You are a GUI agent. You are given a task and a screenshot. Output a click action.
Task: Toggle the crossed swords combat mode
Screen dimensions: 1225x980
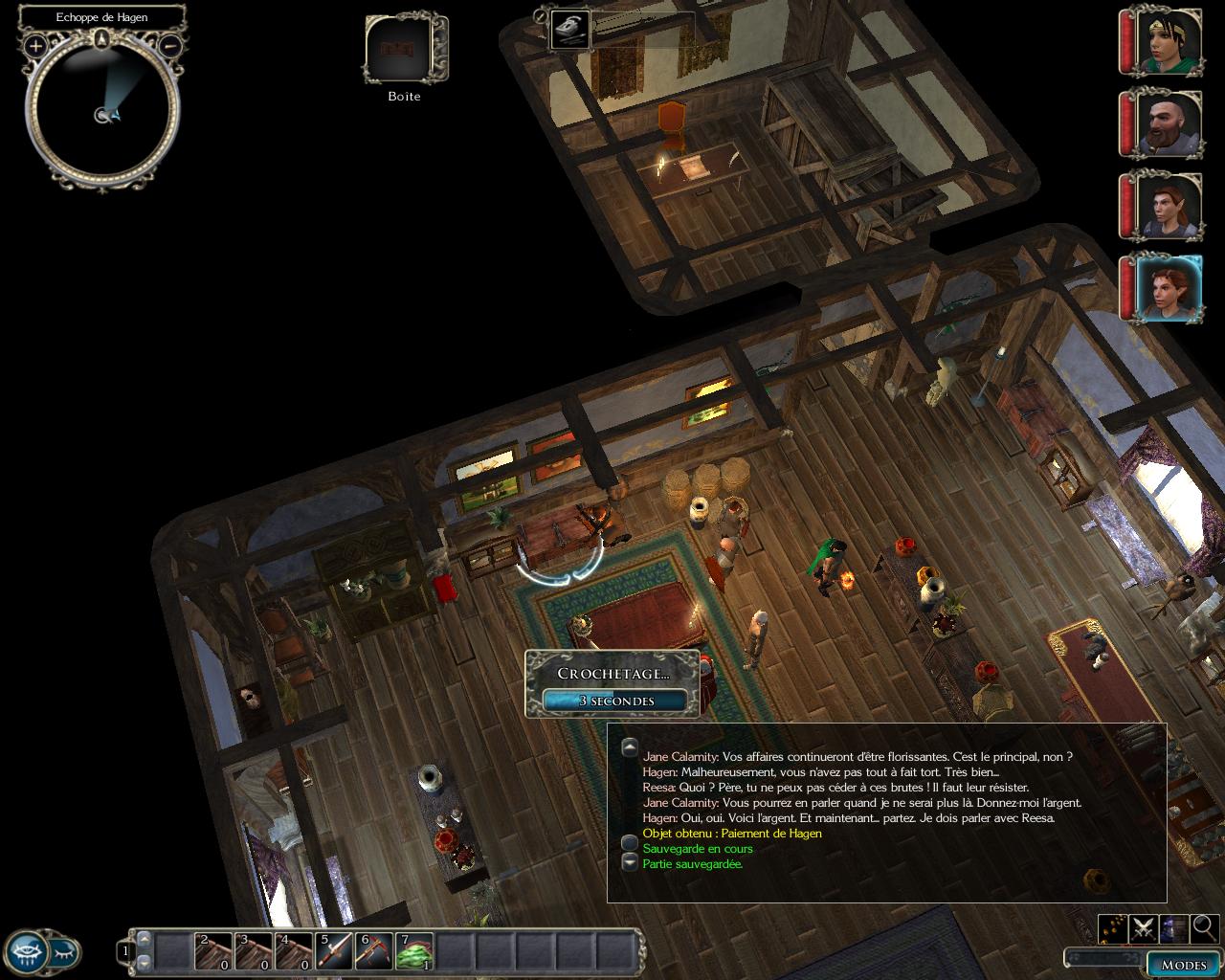click(x=1143, y=927)
